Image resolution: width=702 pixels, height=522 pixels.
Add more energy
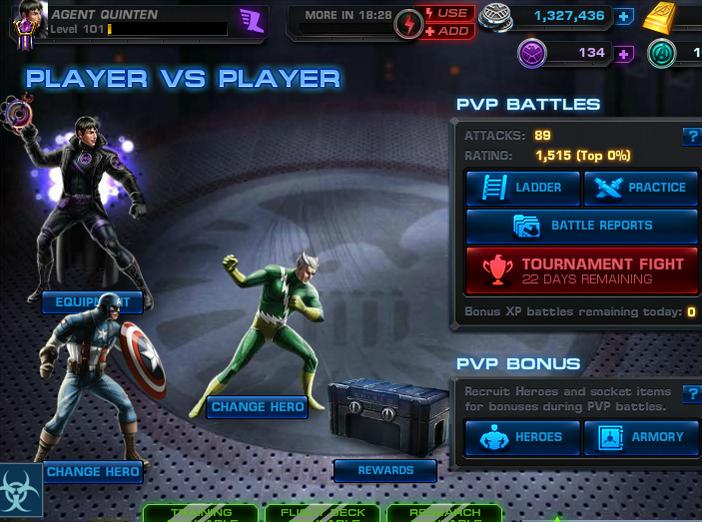[x=449, y=31]
